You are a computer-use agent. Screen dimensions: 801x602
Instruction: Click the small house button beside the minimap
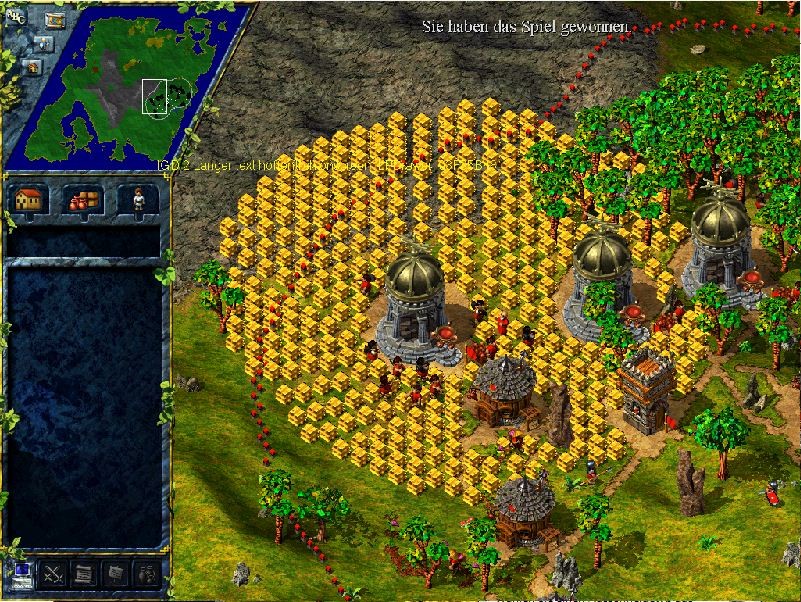tap(32, 66)
